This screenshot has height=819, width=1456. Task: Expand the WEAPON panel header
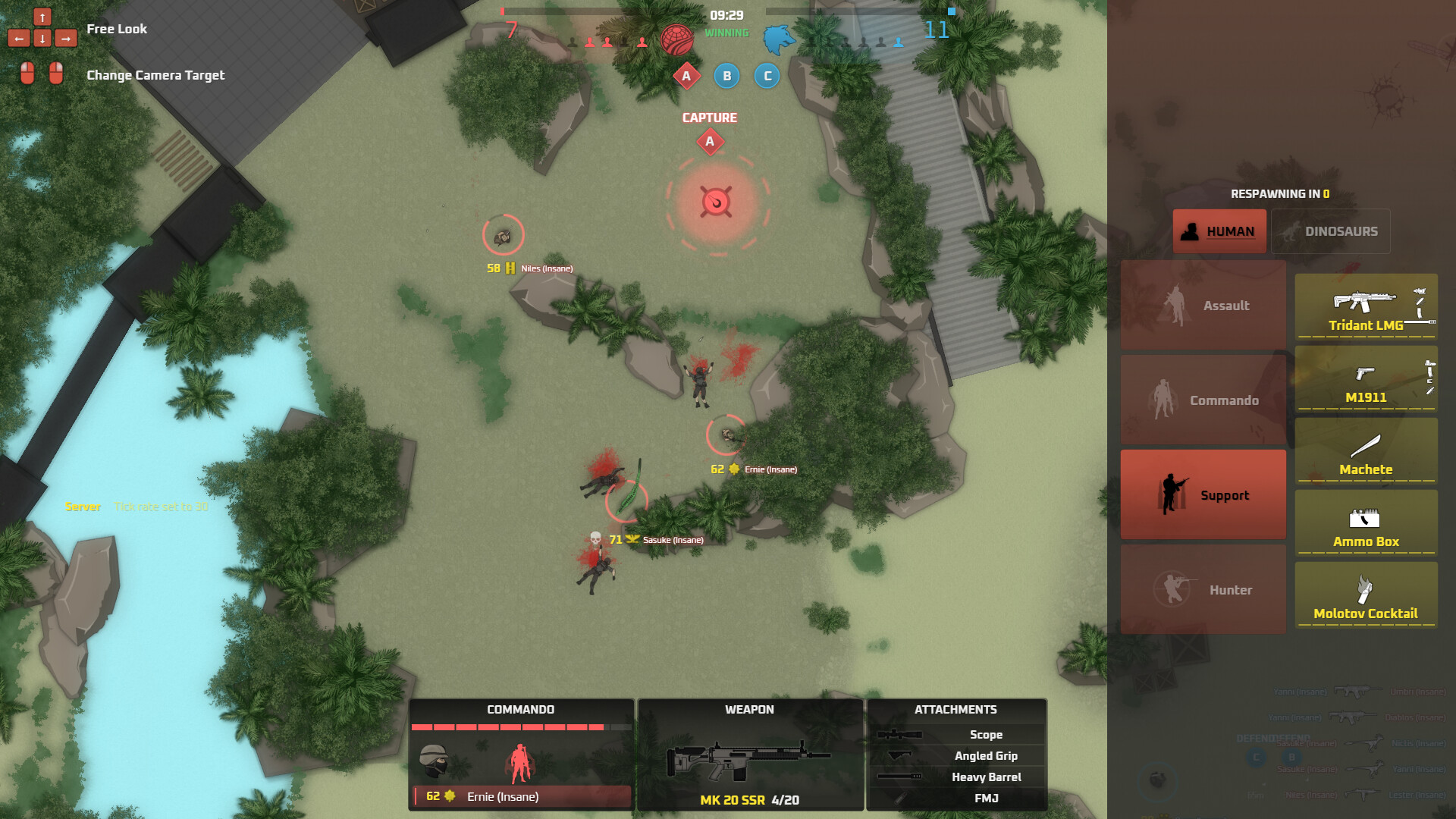pos(750,709)
